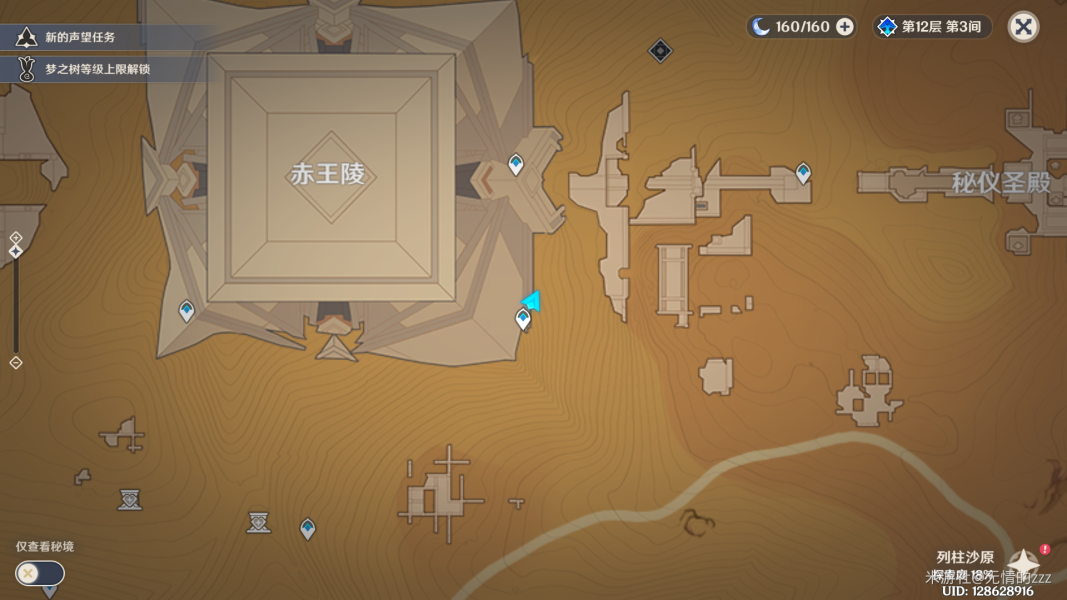Select the hourglass marker beside the southern waypoint
This screenshot has height=600, width=1067.
[259, 522]
